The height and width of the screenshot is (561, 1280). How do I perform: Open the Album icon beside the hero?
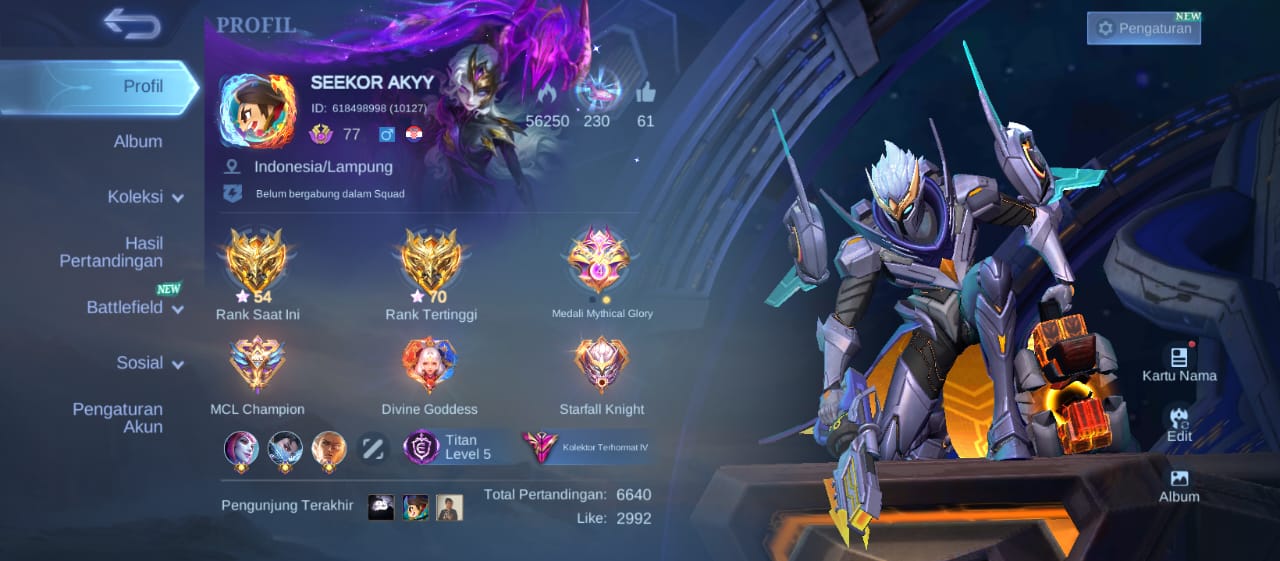1179,486
